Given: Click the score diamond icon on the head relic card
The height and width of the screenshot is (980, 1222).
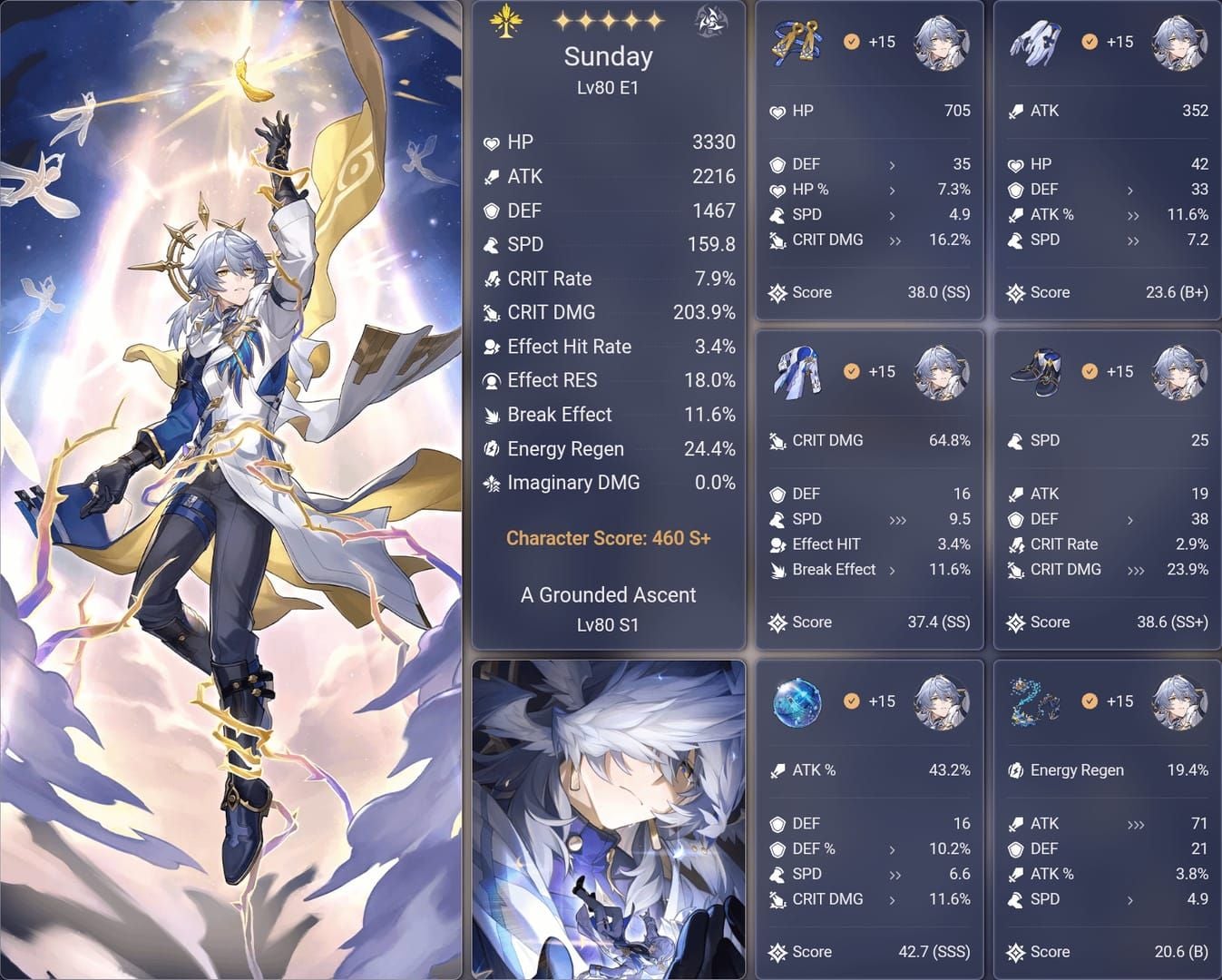Looking at the screenshot, I should coord(777,292).
